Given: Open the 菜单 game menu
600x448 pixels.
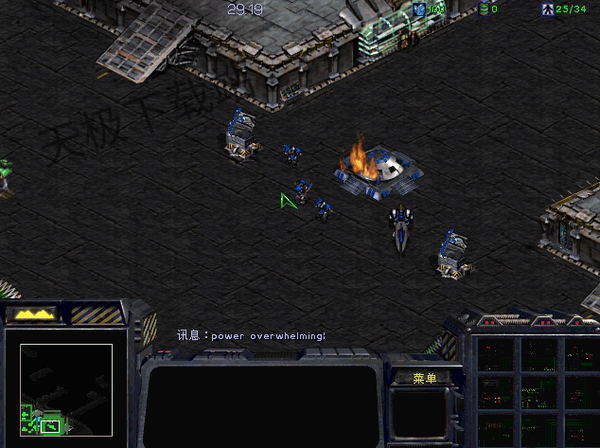Looking at the screenshot, I should pyautogui.click(x=424, y=378).
